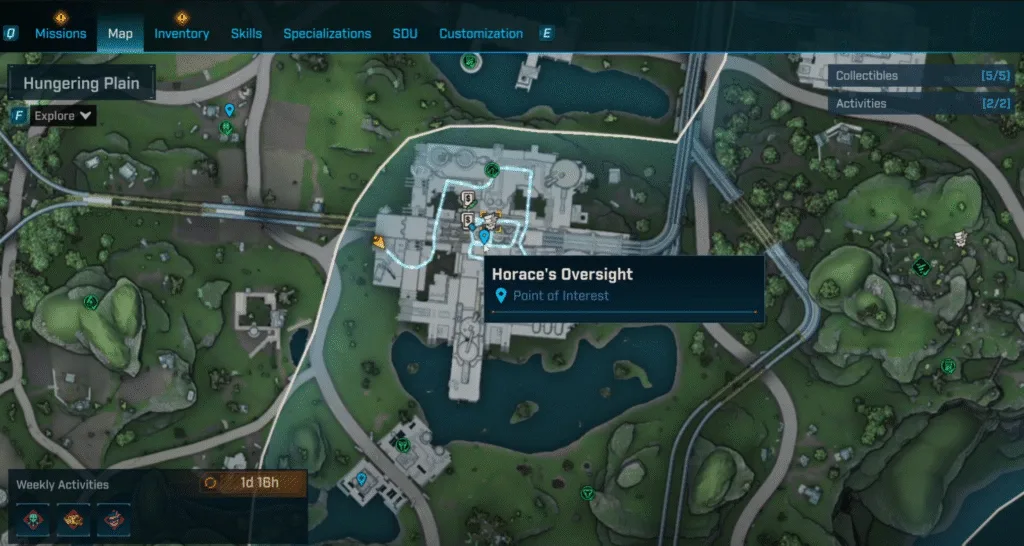Switch to the Inventory tab
Screen dimensions: 1024x546
(181, 33)
